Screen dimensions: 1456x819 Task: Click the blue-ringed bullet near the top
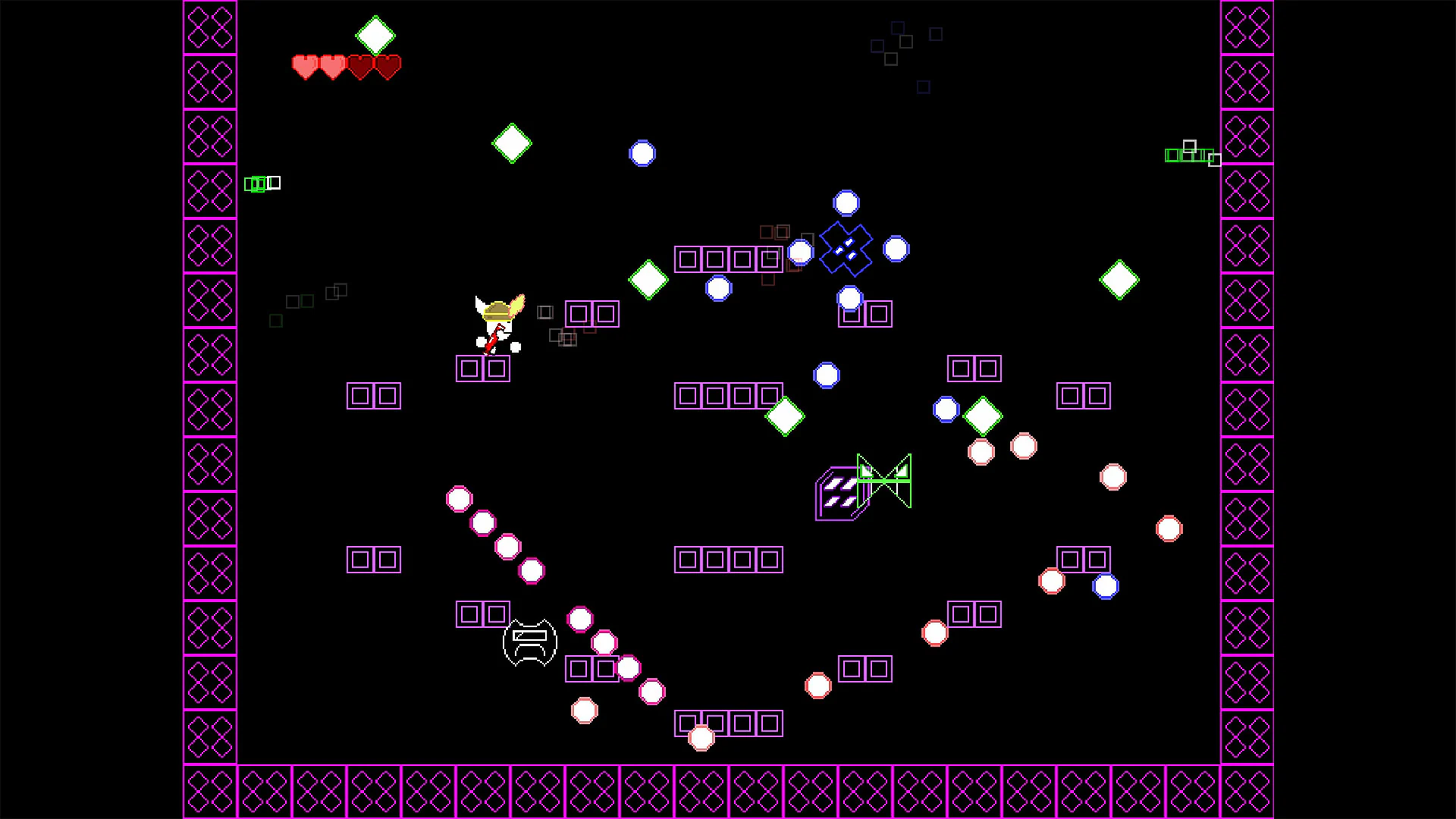643,152
